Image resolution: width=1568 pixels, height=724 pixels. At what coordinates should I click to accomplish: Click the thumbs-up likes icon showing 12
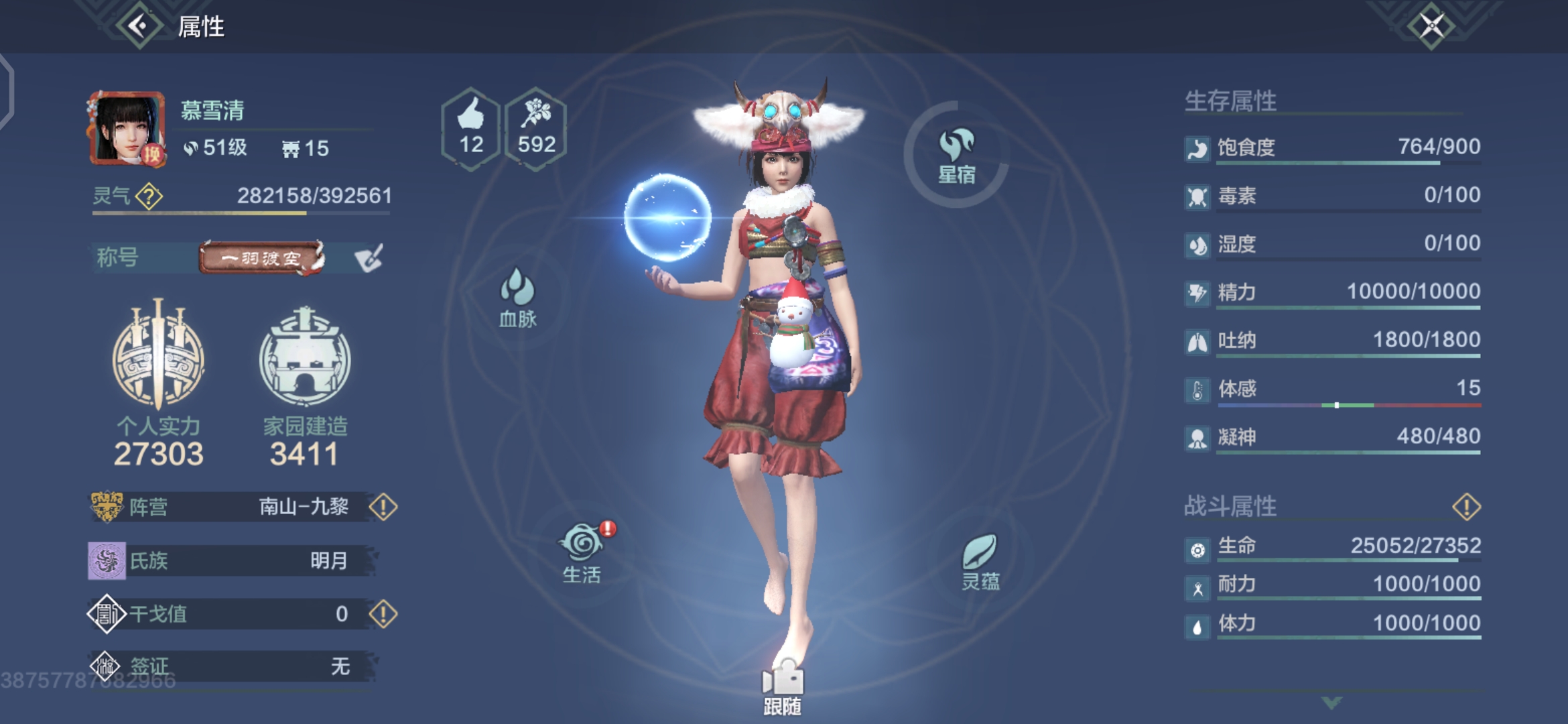[x=471, y=124]
